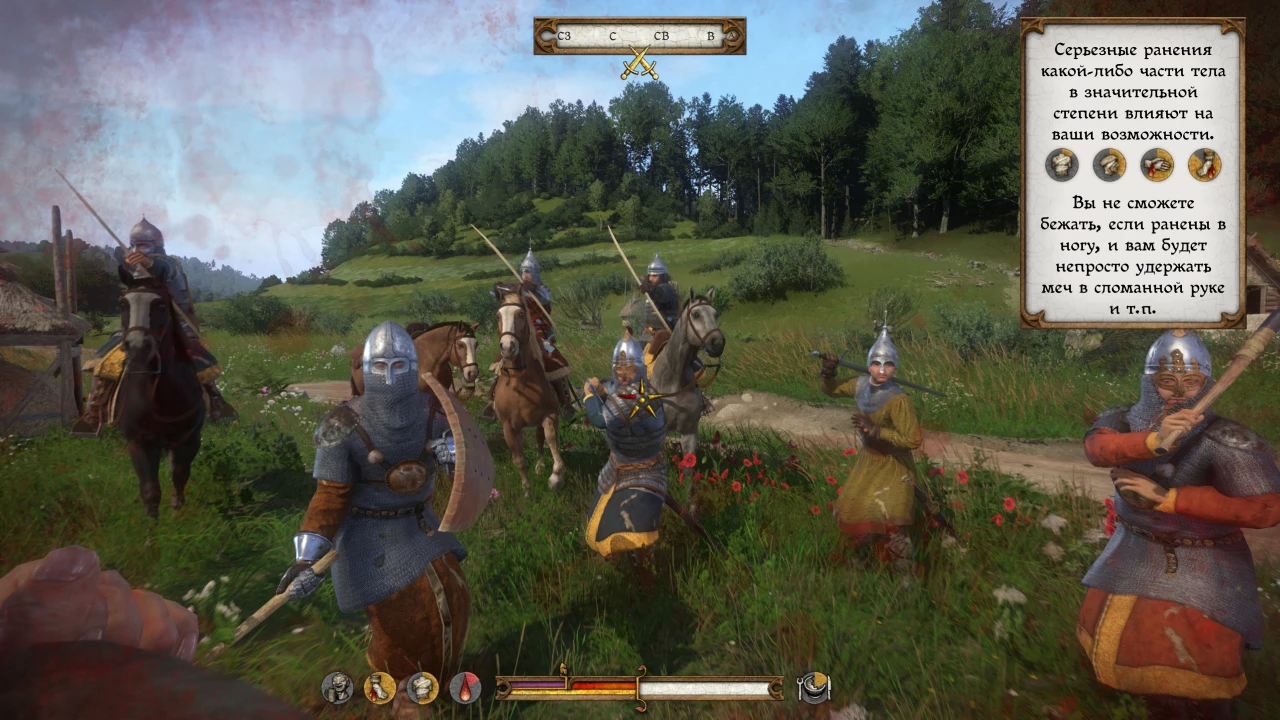
Task: Click the drunkenness status icon with the mug
Action: point(337,687)
